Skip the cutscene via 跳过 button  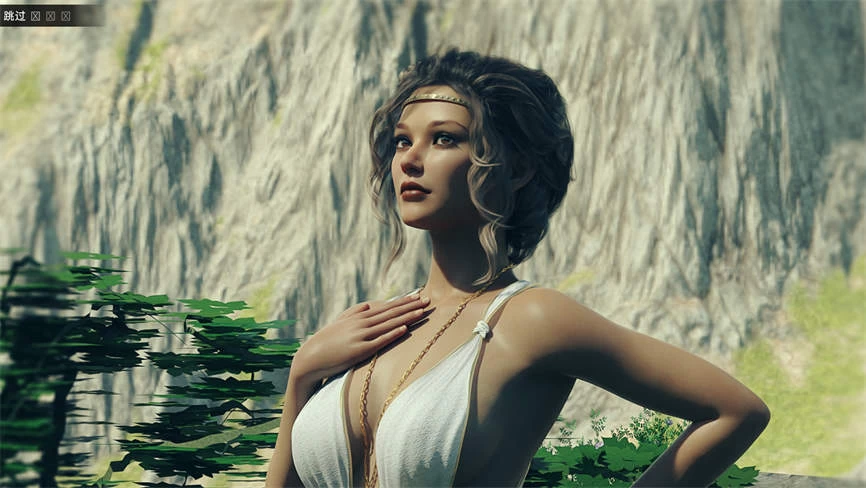[15, 15]
